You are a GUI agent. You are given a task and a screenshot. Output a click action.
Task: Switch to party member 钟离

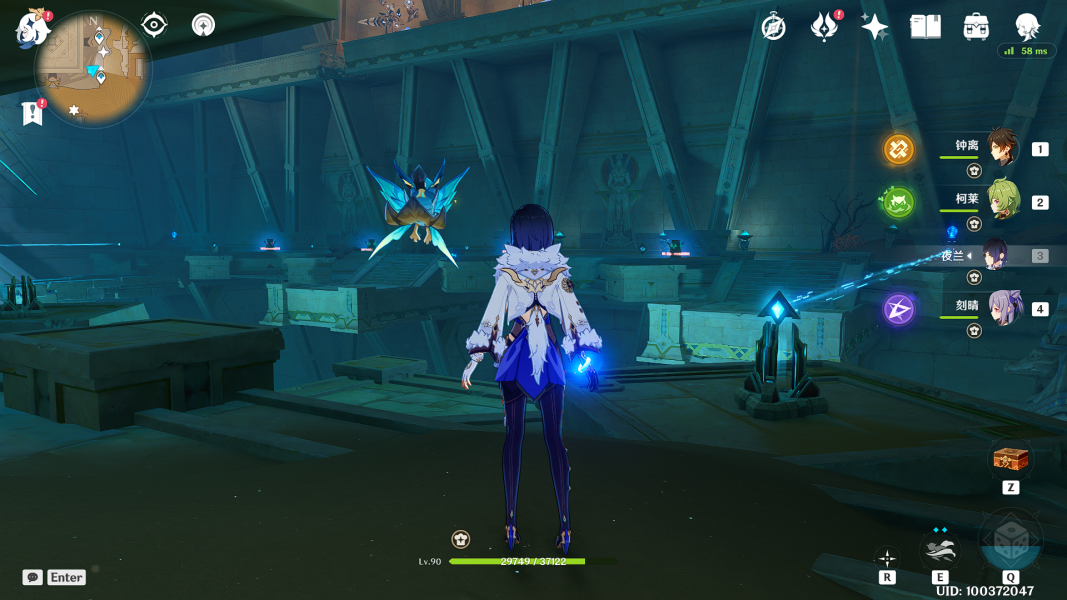(x=1001, y=148)
